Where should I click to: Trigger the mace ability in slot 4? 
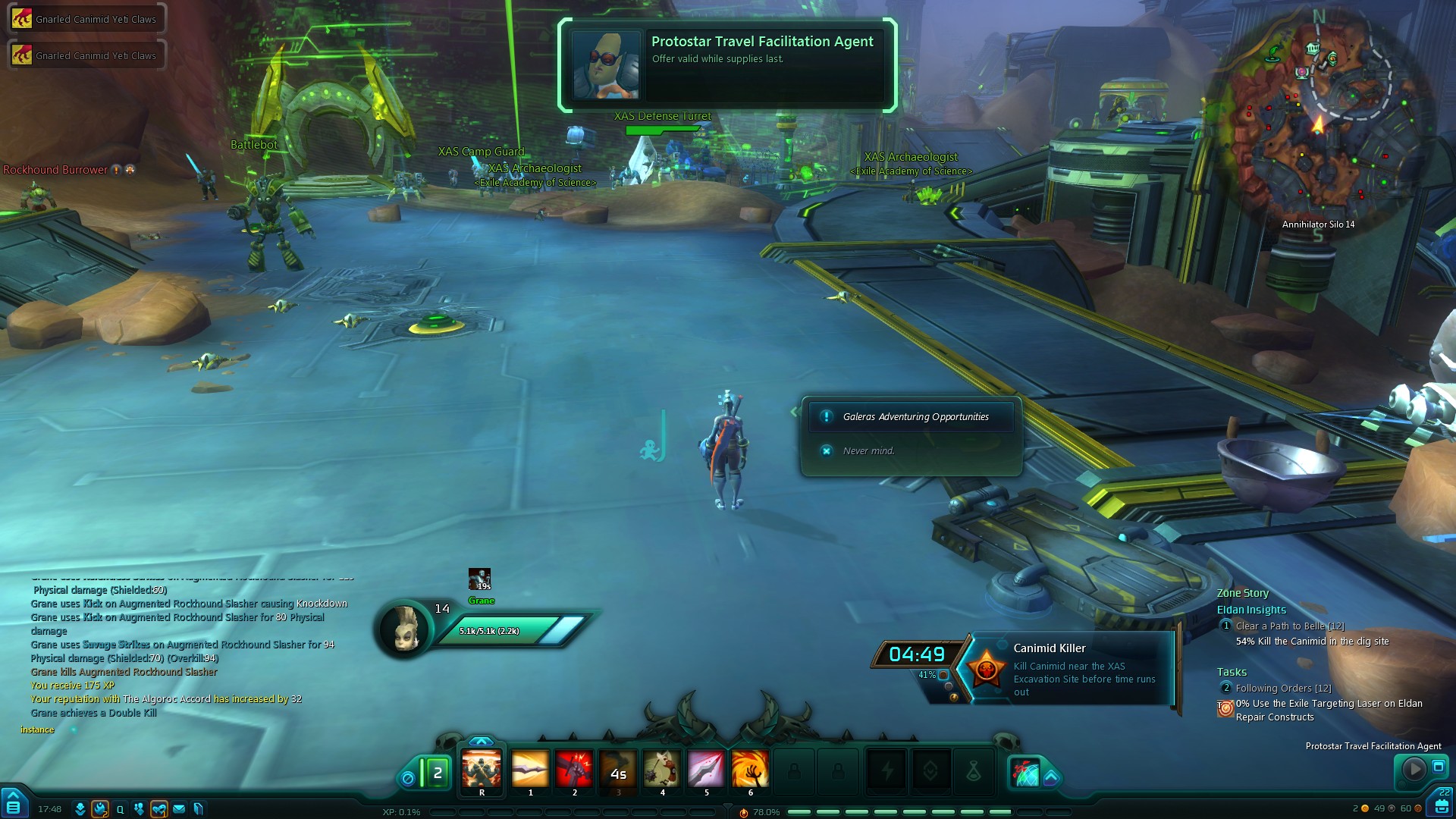click(x=662, y=770)
